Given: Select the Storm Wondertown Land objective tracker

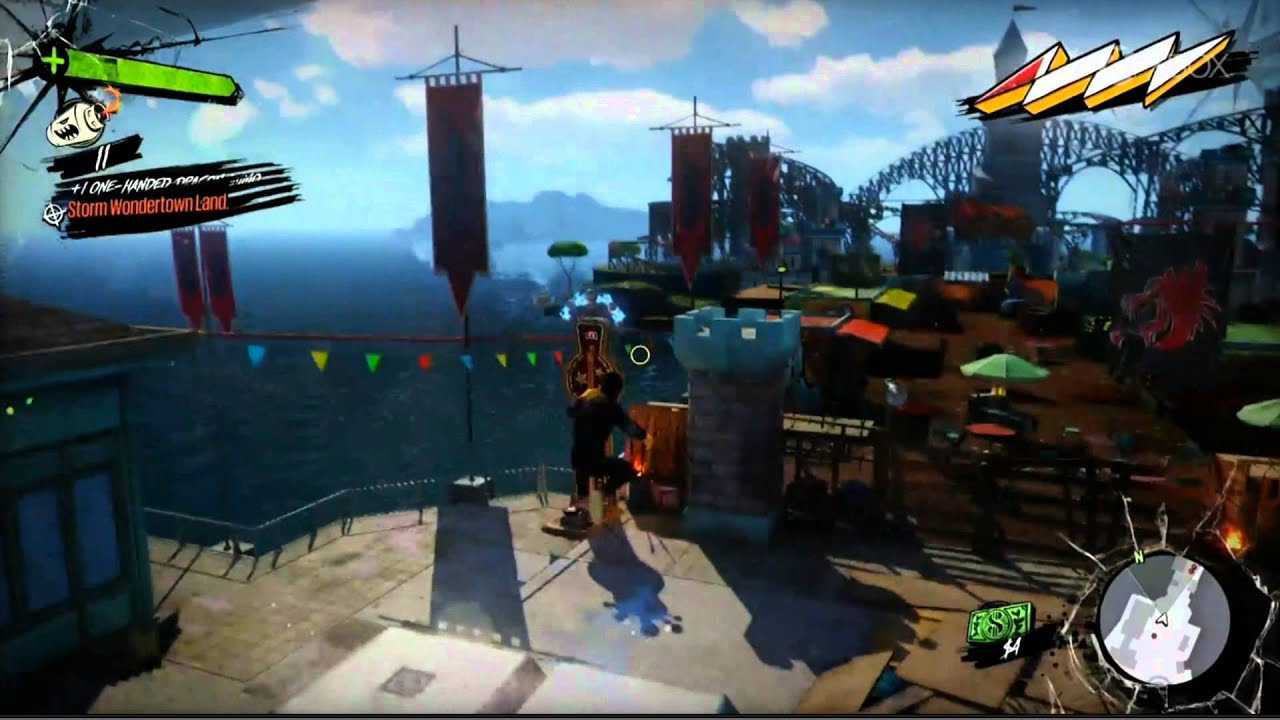Looking at the screenshot, I should [x=148, y=209].
